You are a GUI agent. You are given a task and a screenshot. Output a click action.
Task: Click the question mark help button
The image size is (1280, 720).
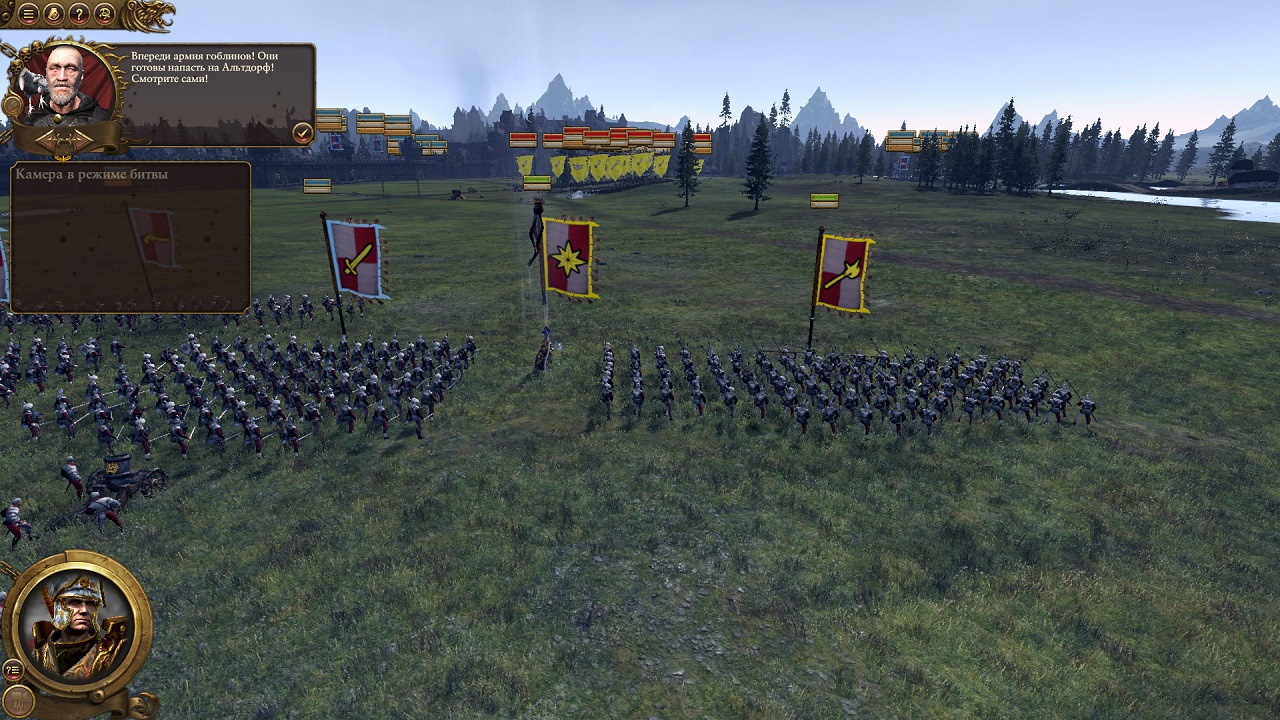79,14
